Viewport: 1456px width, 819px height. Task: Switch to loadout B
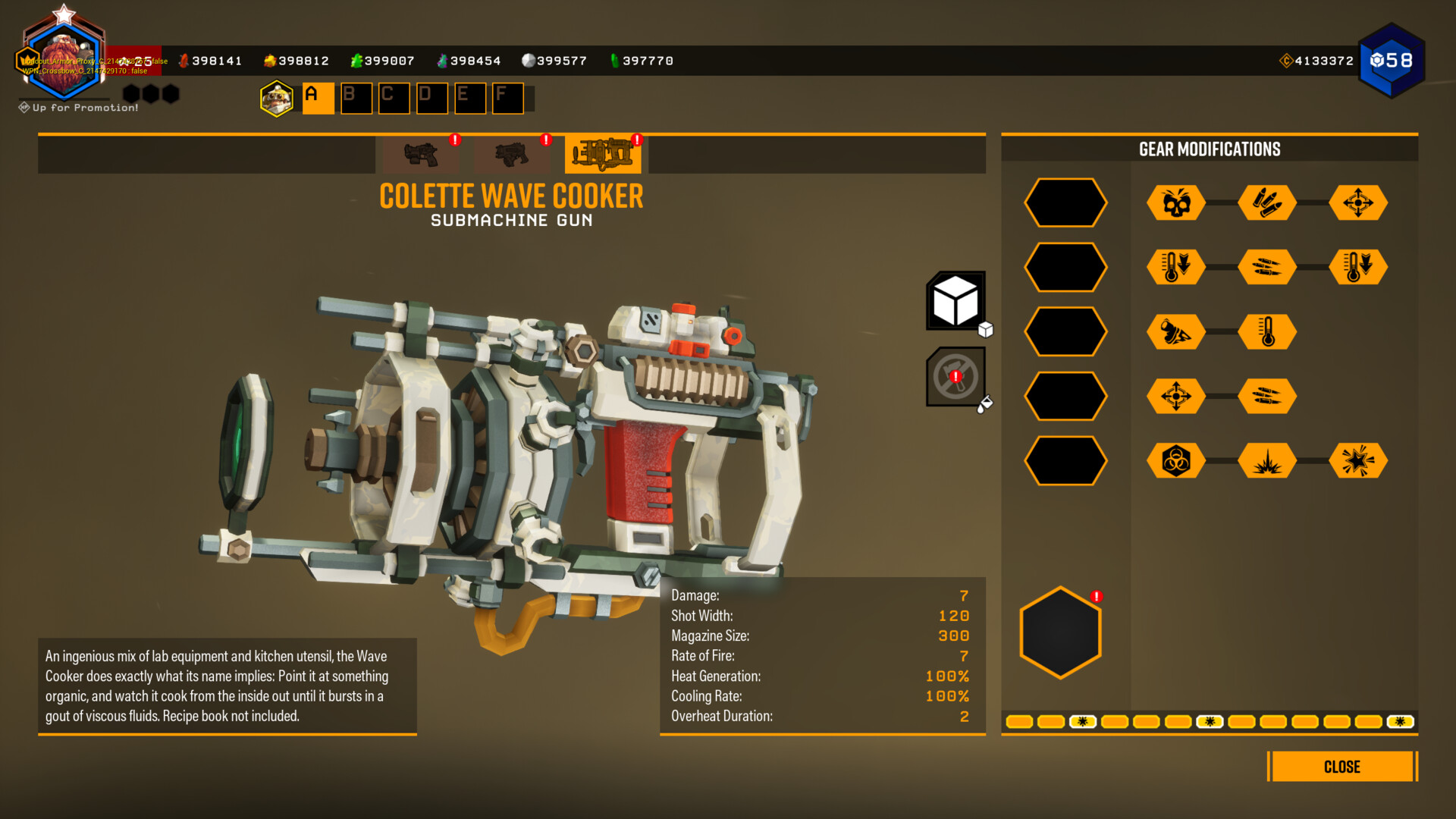[x=356, y=98]
